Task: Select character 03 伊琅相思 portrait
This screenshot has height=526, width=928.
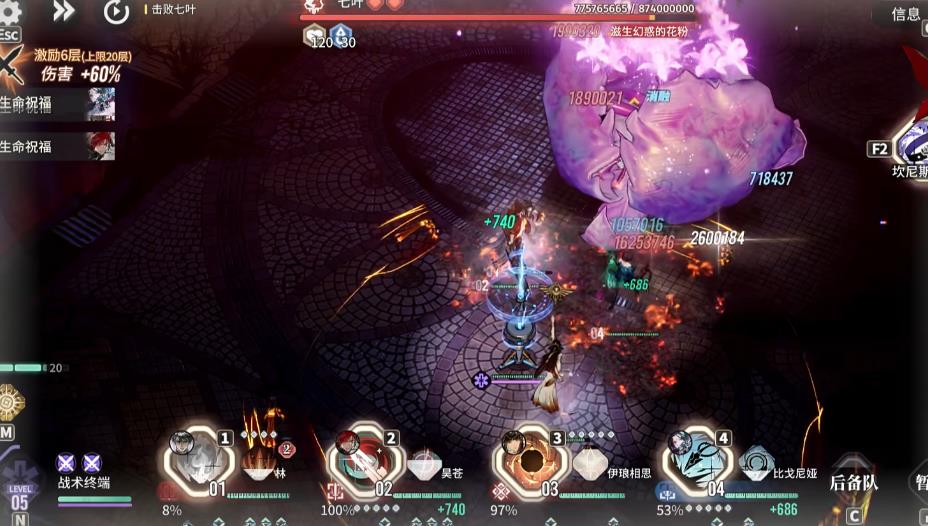Action: [x=526, y=460]
